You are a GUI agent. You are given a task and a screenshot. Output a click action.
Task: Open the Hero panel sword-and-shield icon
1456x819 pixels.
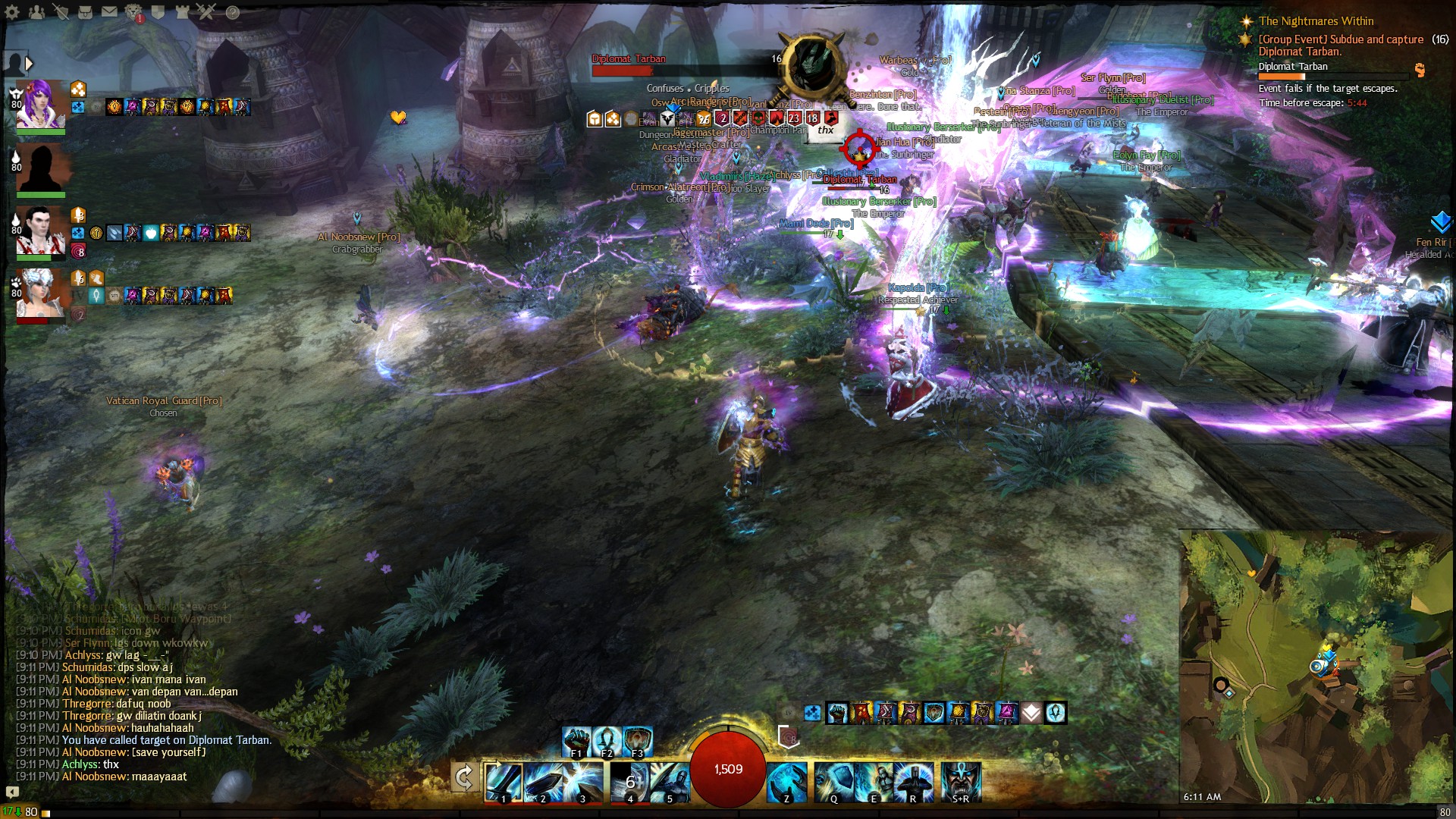[x=61, y=11]
